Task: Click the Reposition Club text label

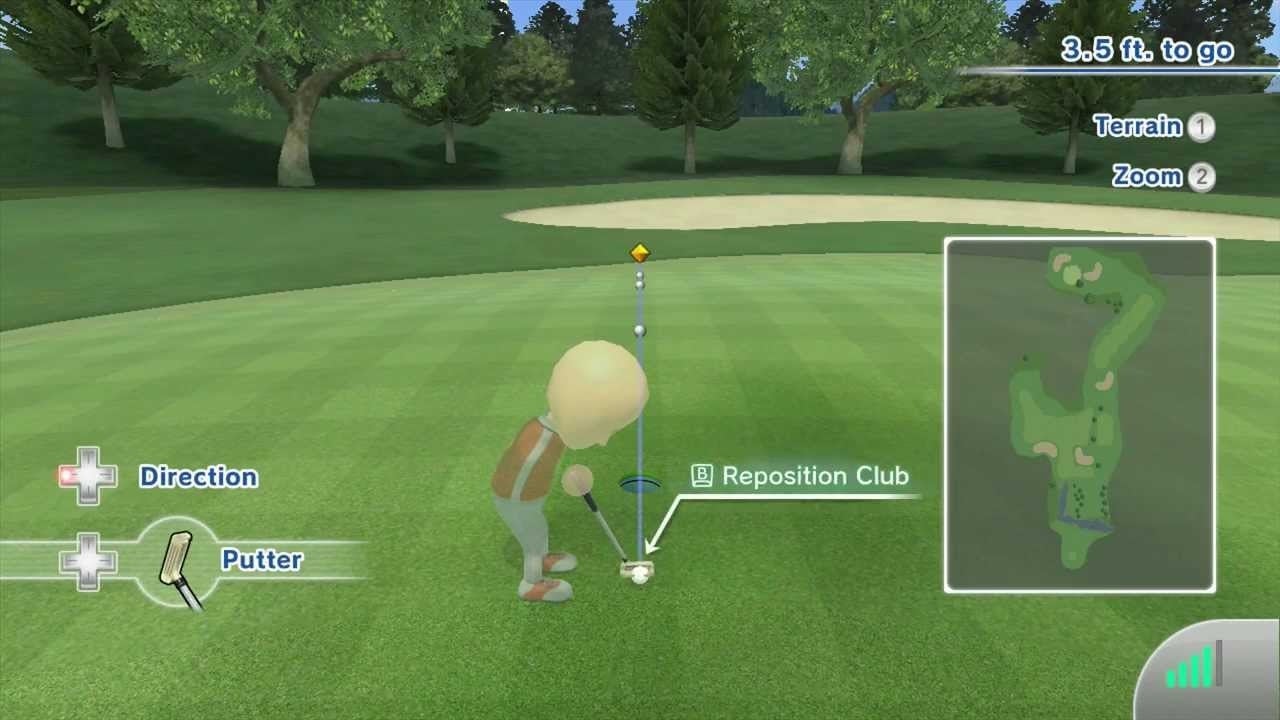Action: (818, 476)
